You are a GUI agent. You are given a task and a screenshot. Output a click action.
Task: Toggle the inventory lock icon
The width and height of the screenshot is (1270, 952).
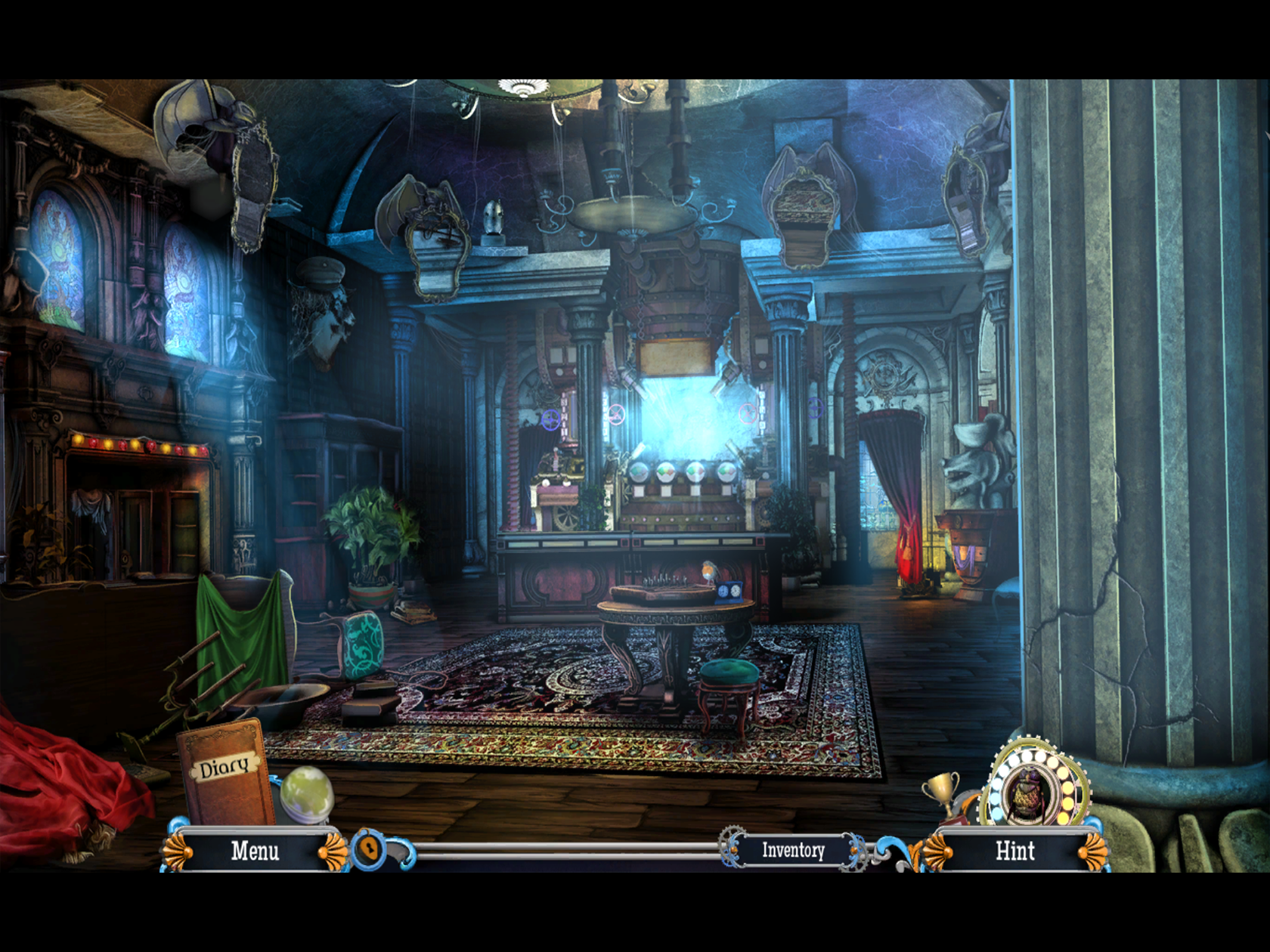pos(370,849)
